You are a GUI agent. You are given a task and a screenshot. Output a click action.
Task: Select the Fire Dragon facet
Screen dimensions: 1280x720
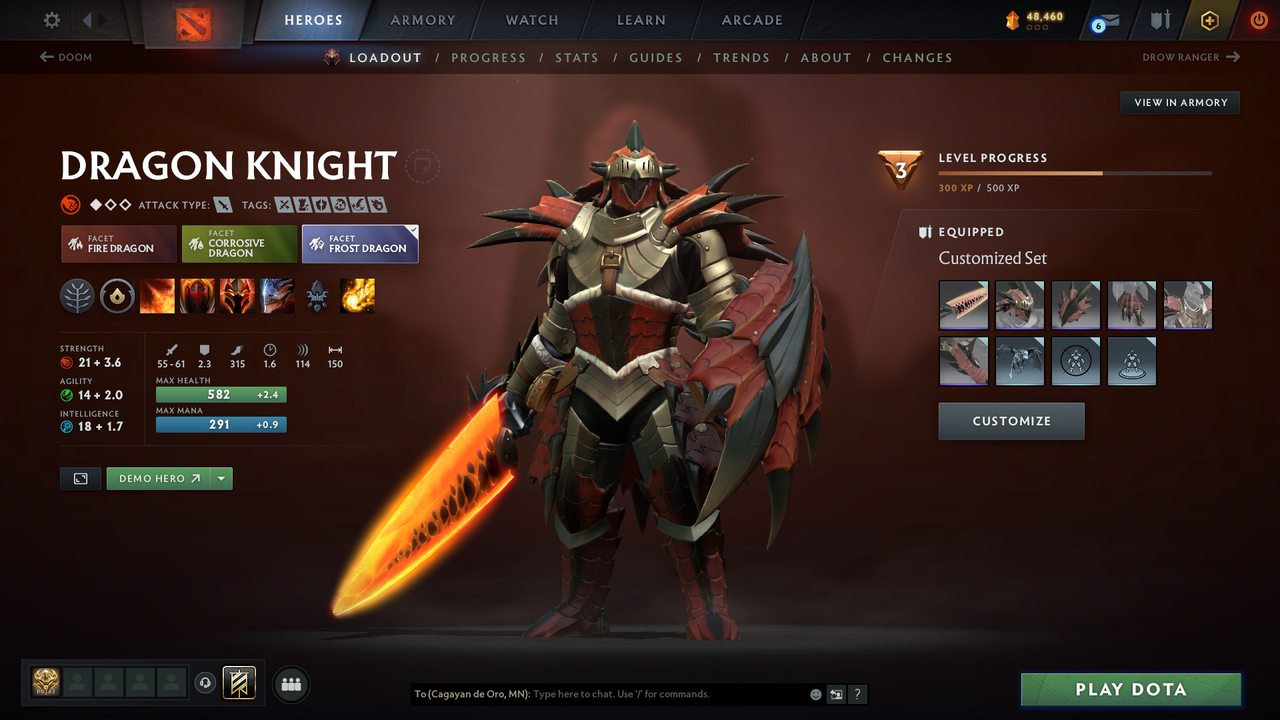[118, 244]
